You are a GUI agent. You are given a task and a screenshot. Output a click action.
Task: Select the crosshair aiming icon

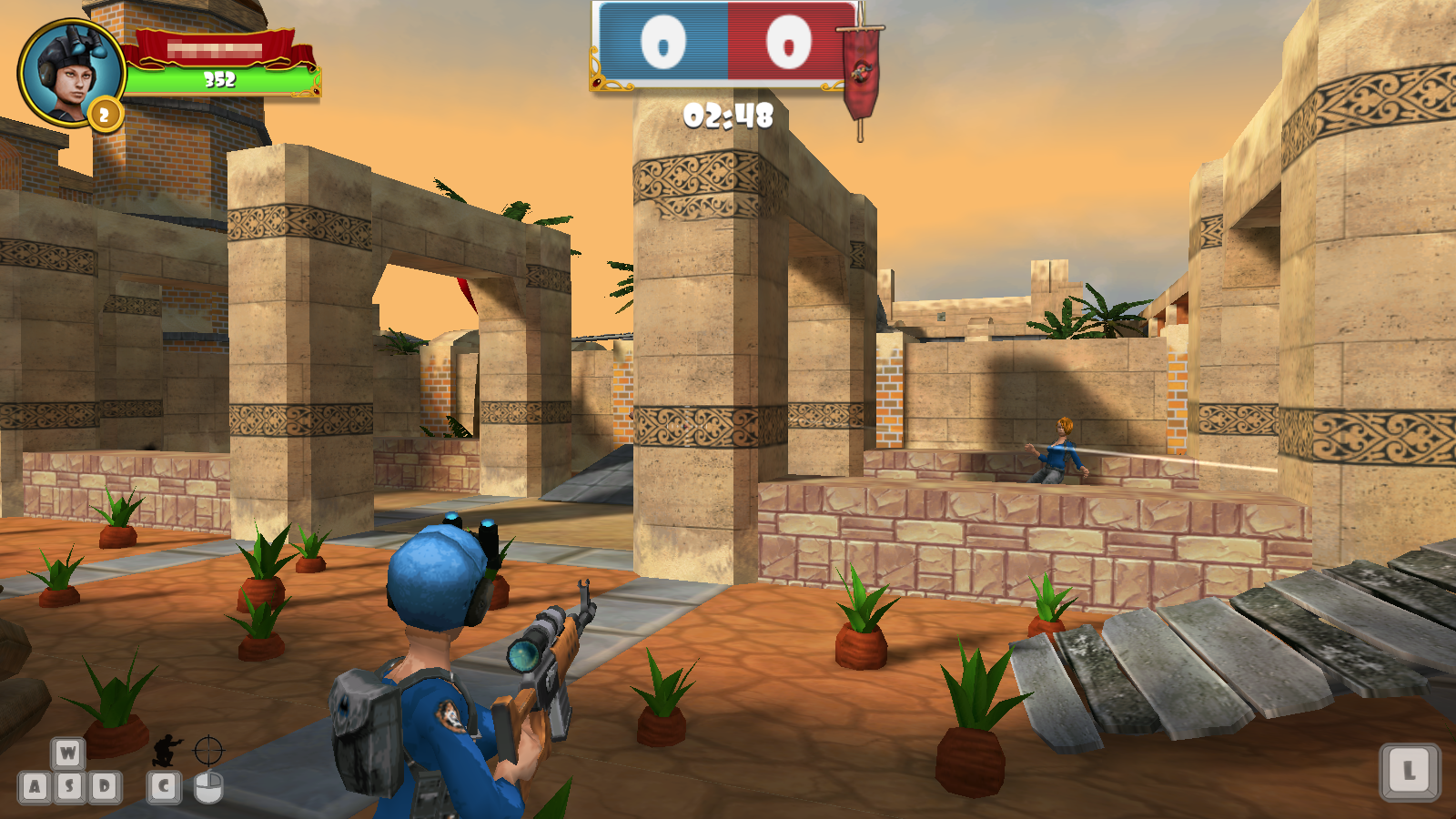207,750
